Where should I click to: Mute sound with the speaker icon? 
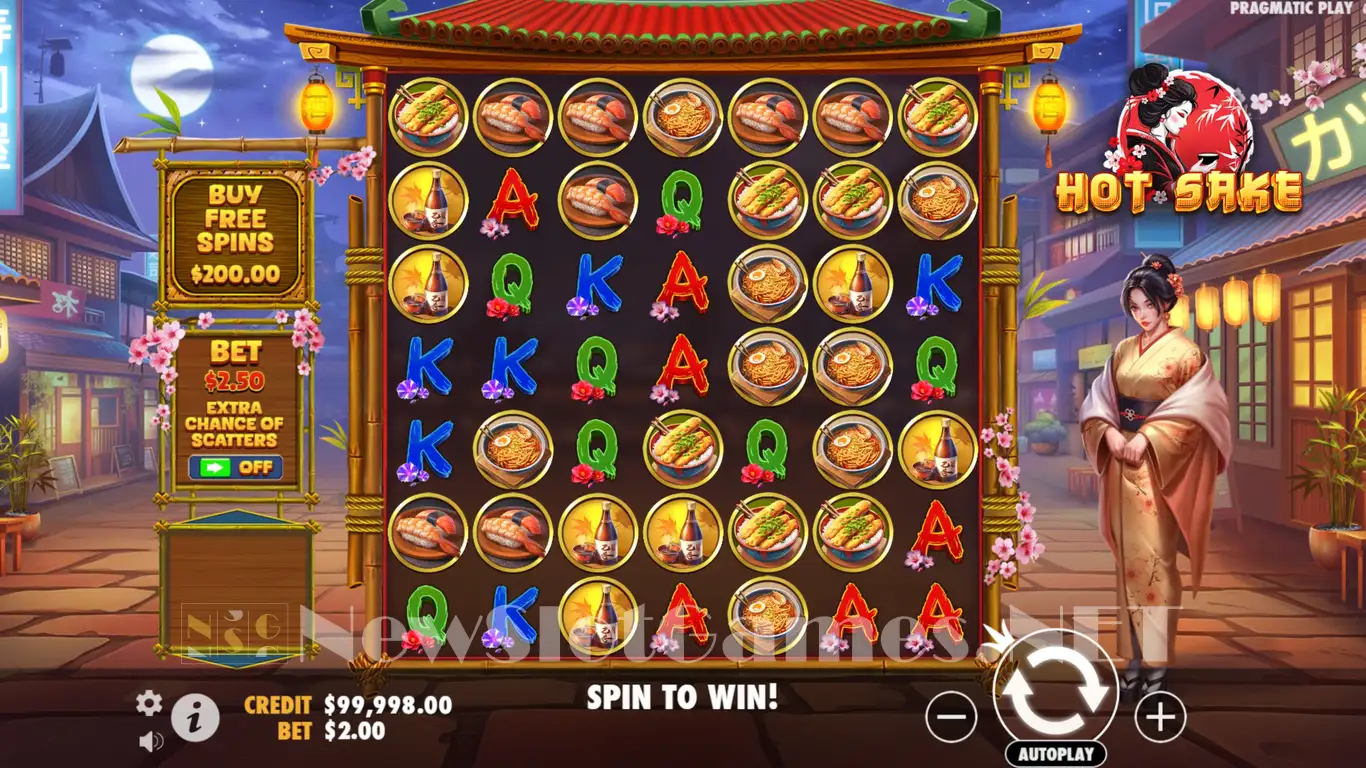[151, 741]
